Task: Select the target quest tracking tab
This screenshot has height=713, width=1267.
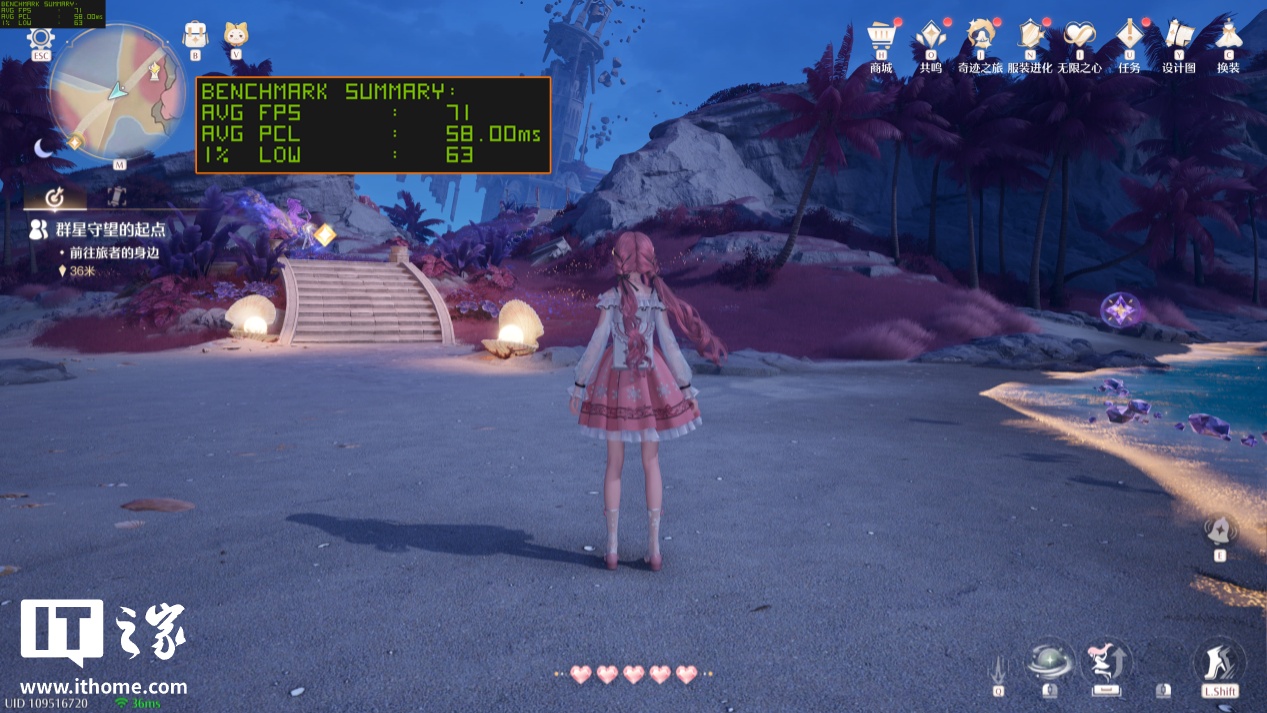Action: tap(56, 196)
